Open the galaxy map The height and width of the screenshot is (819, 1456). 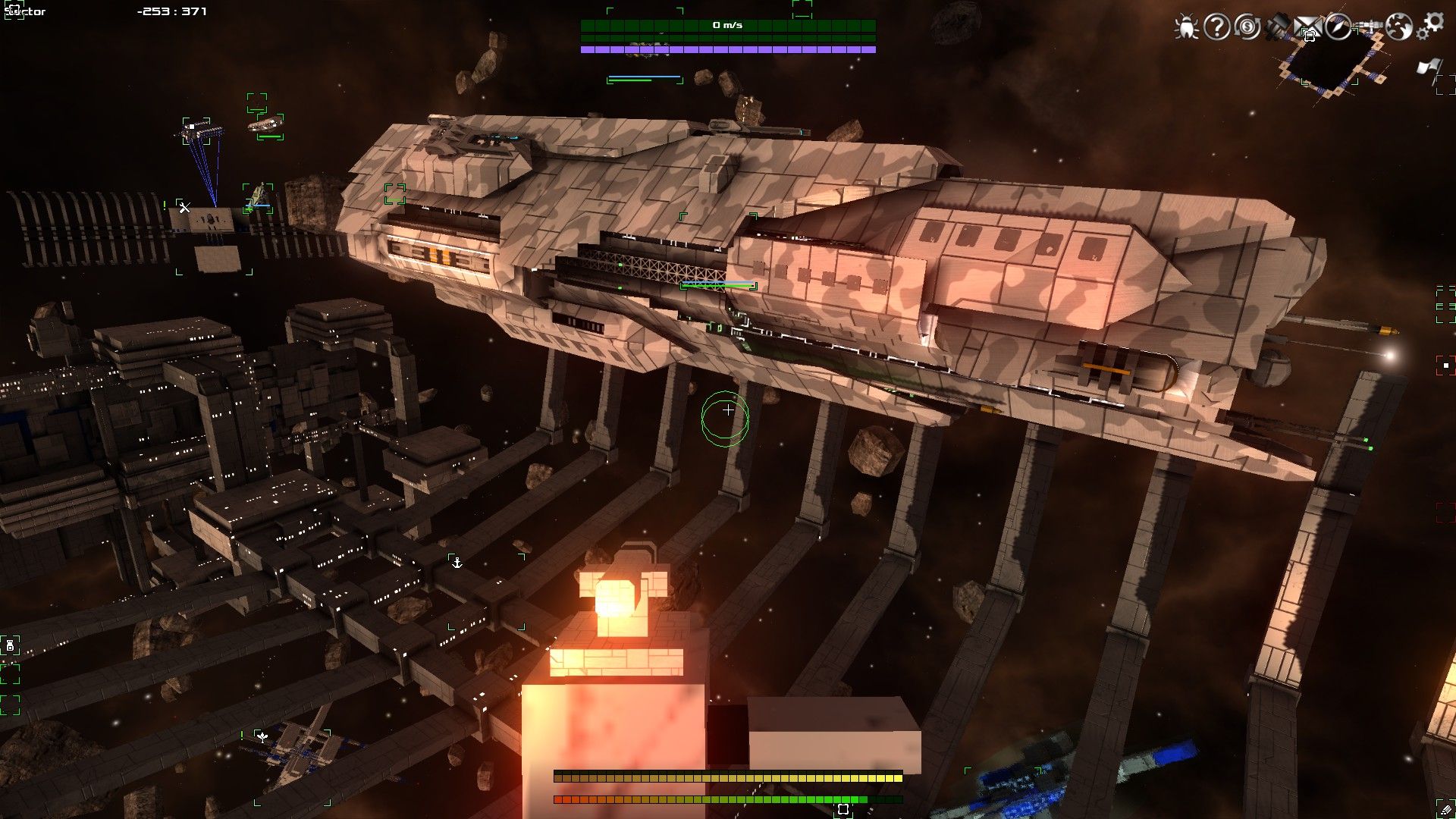tap(1400, 27)
